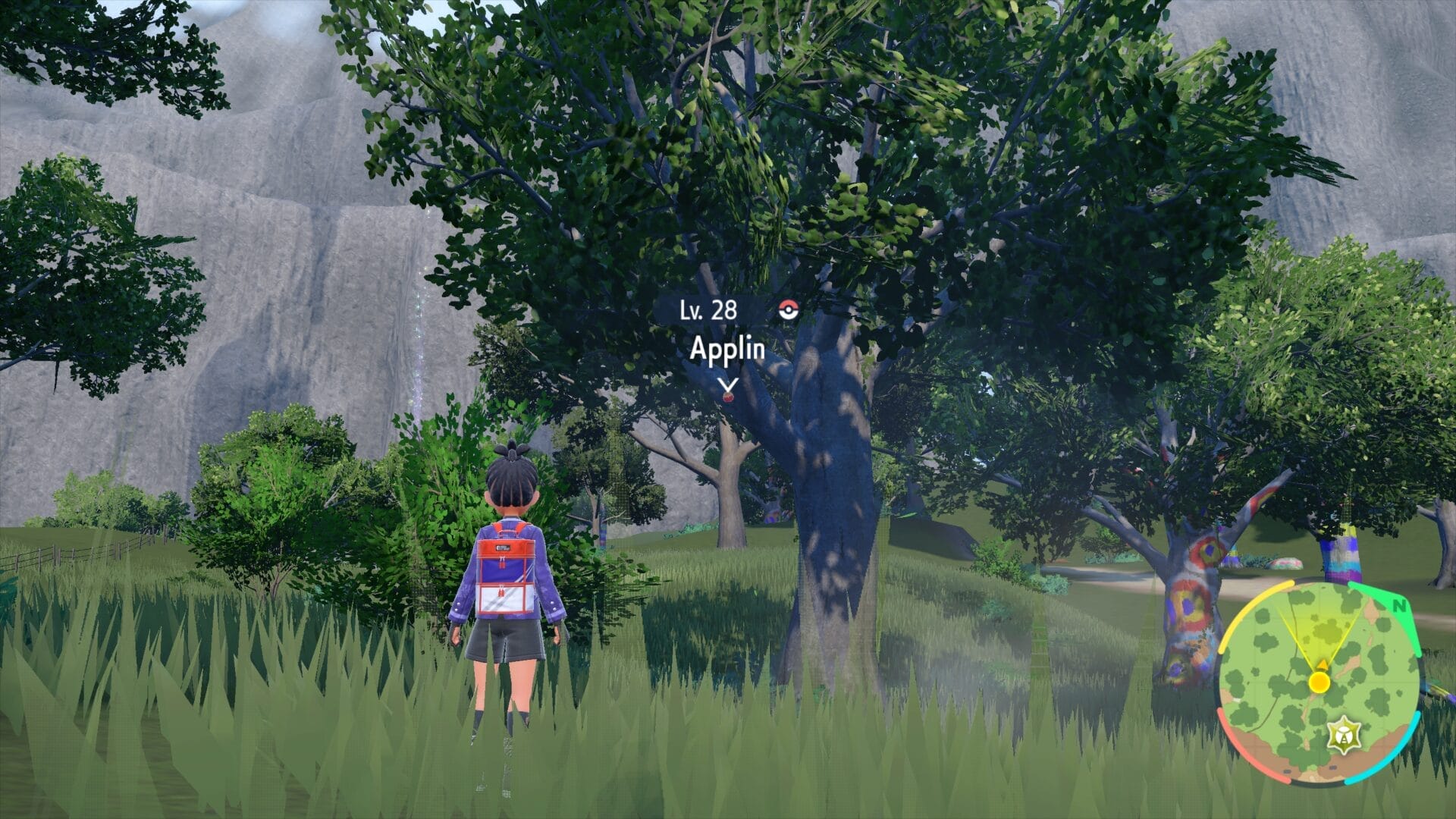Click the orange camera direction arrow on minimap
This screenshot has height=819, width=1456.
point(1323,665)
